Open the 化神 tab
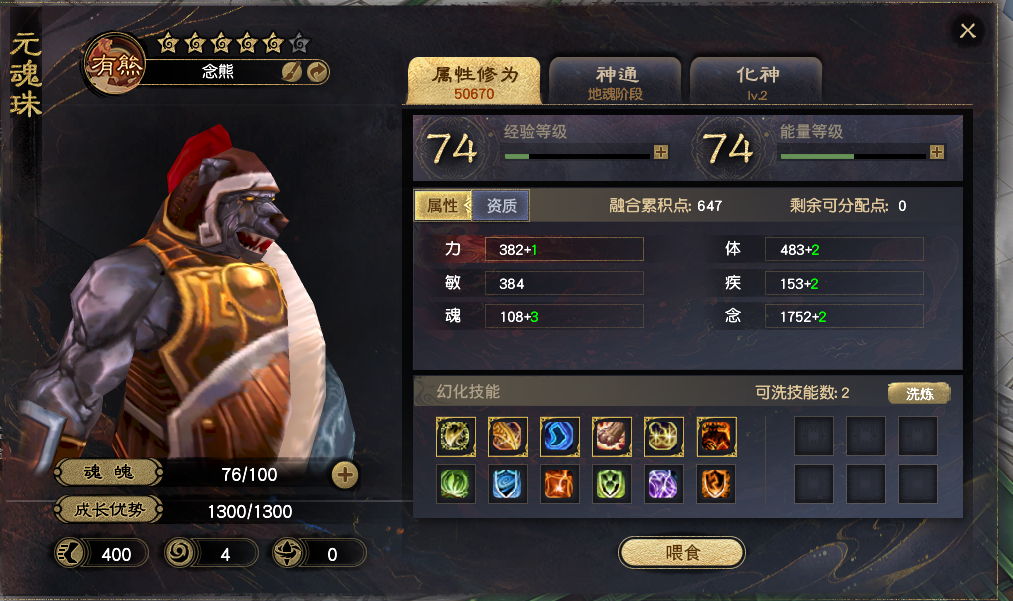Image resolution: width=1013 pixels, height=601 pixels. pos(756,81)
